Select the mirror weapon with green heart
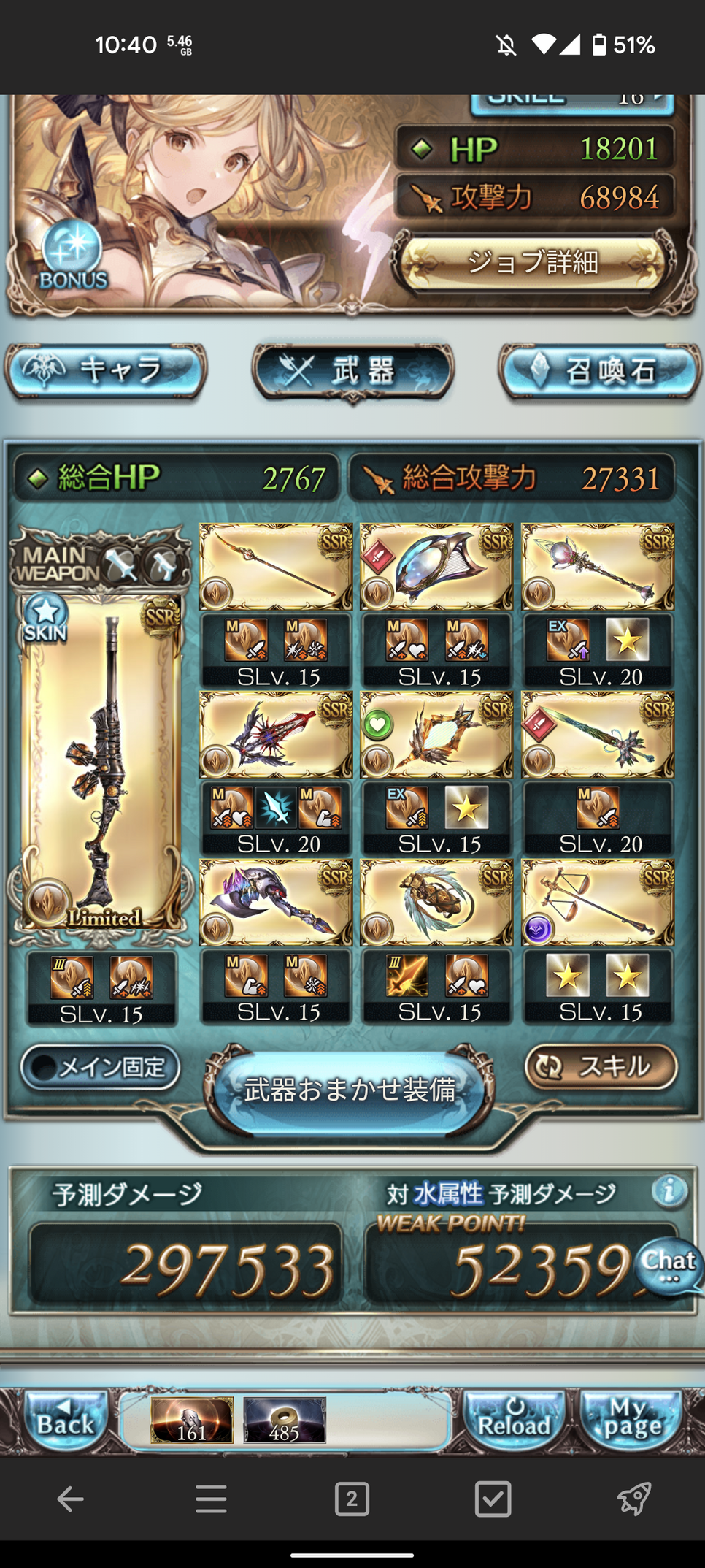 coord(436,734)
